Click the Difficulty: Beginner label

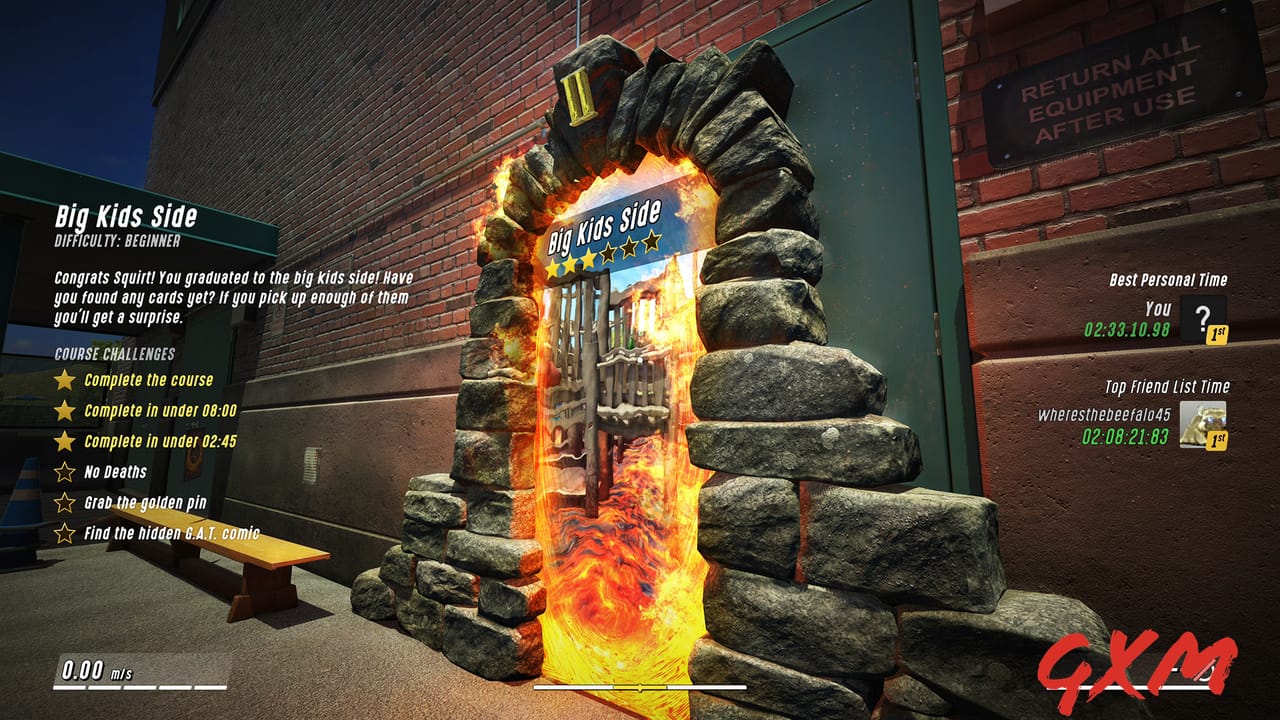pos(120,239)
